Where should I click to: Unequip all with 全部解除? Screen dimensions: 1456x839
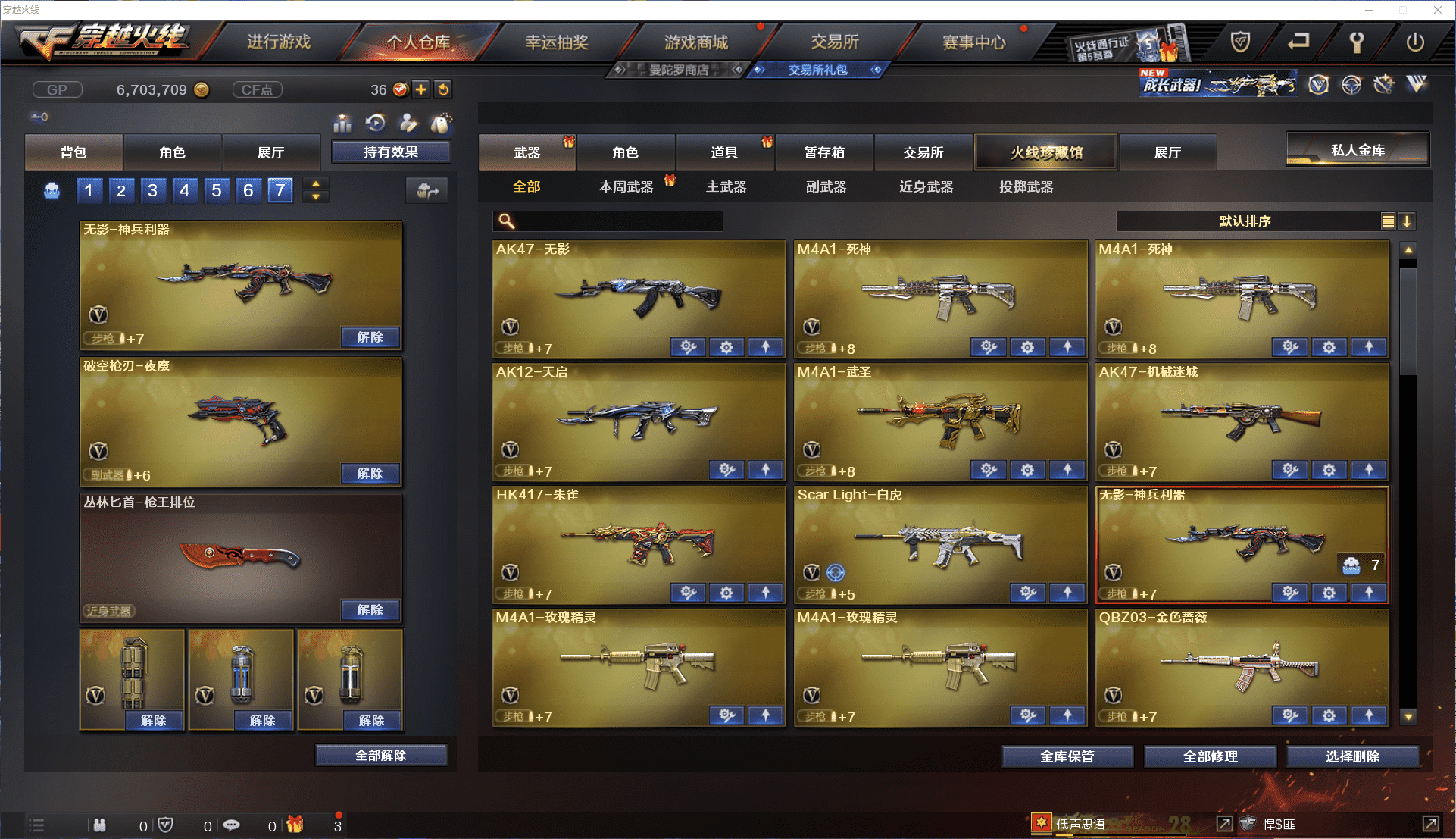381,756
